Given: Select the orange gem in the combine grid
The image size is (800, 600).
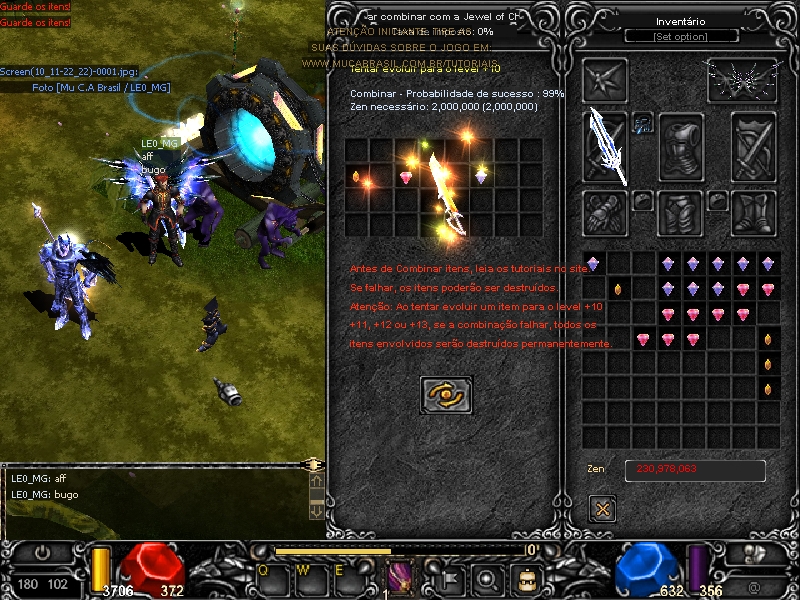Looking at the screenshot, I should coord(356,177).
